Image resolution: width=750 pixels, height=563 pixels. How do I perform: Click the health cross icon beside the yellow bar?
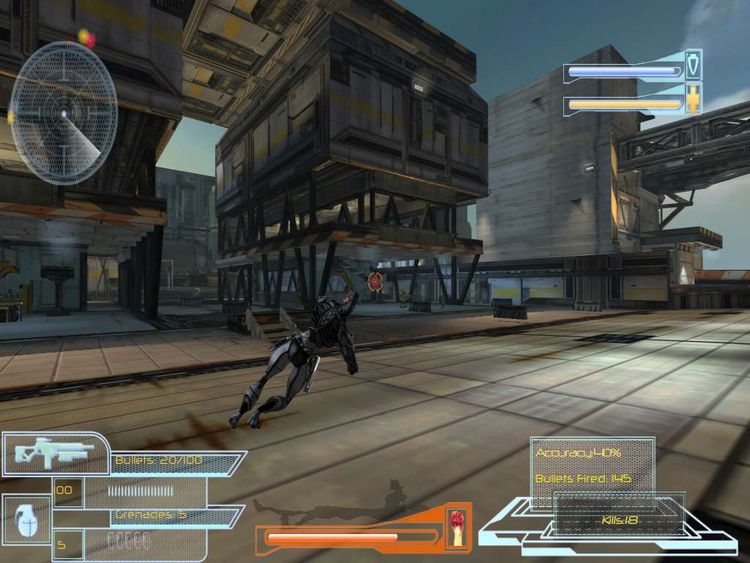pyautogui.click(x=692, y=102)
